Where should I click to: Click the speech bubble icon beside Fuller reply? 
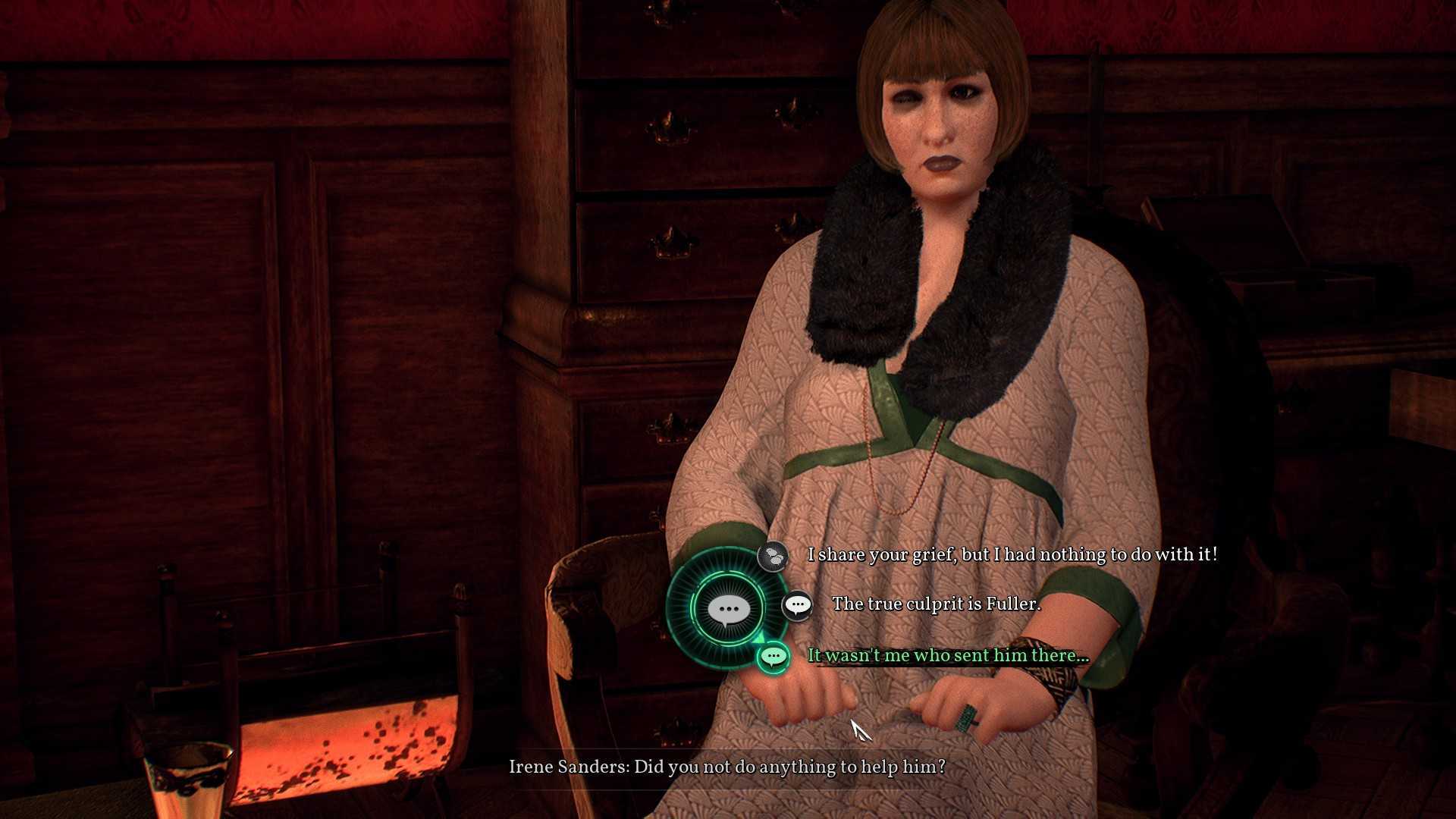[797, 605]
